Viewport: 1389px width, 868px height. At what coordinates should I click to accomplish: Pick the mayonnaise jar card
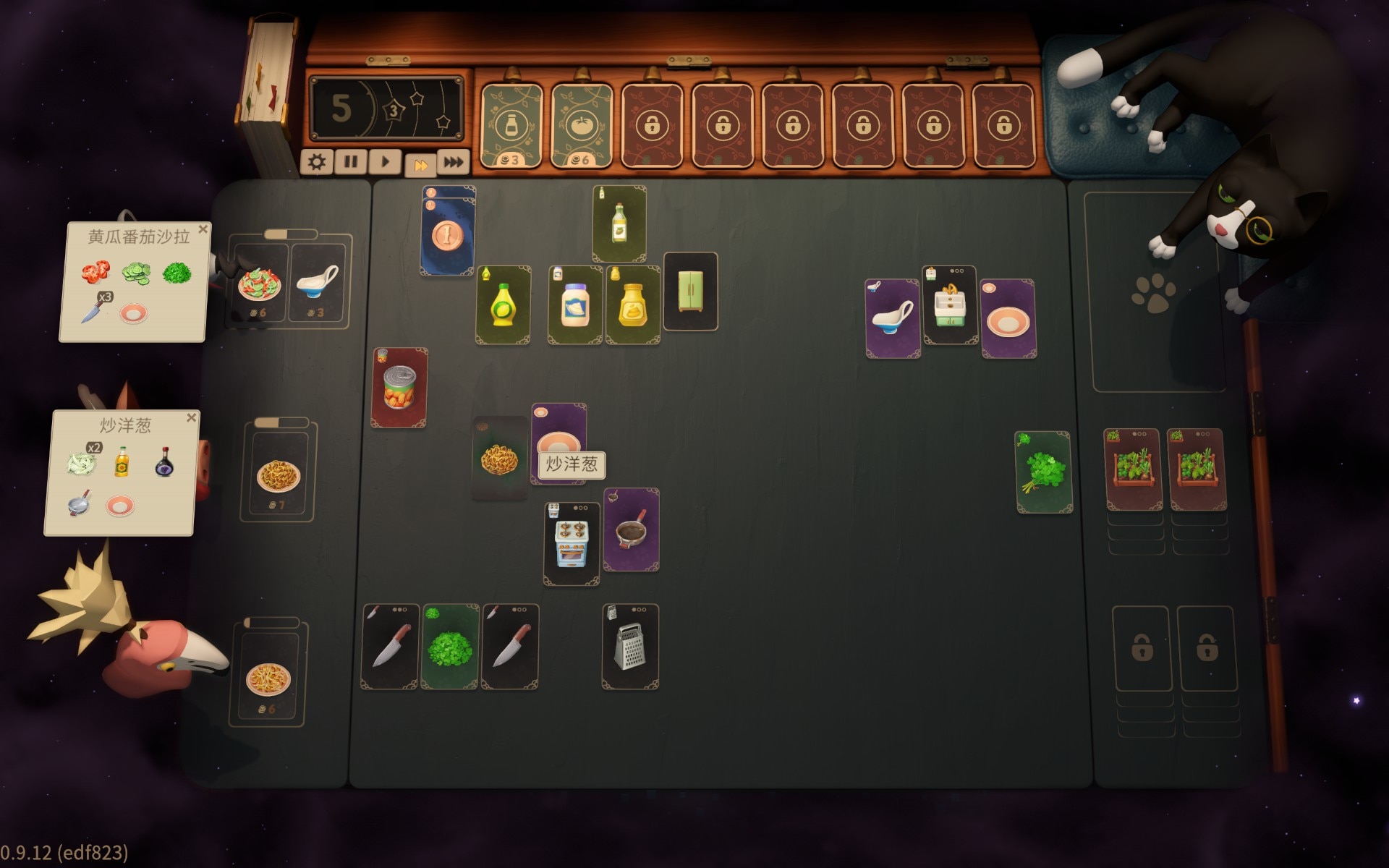click(575, 305)
